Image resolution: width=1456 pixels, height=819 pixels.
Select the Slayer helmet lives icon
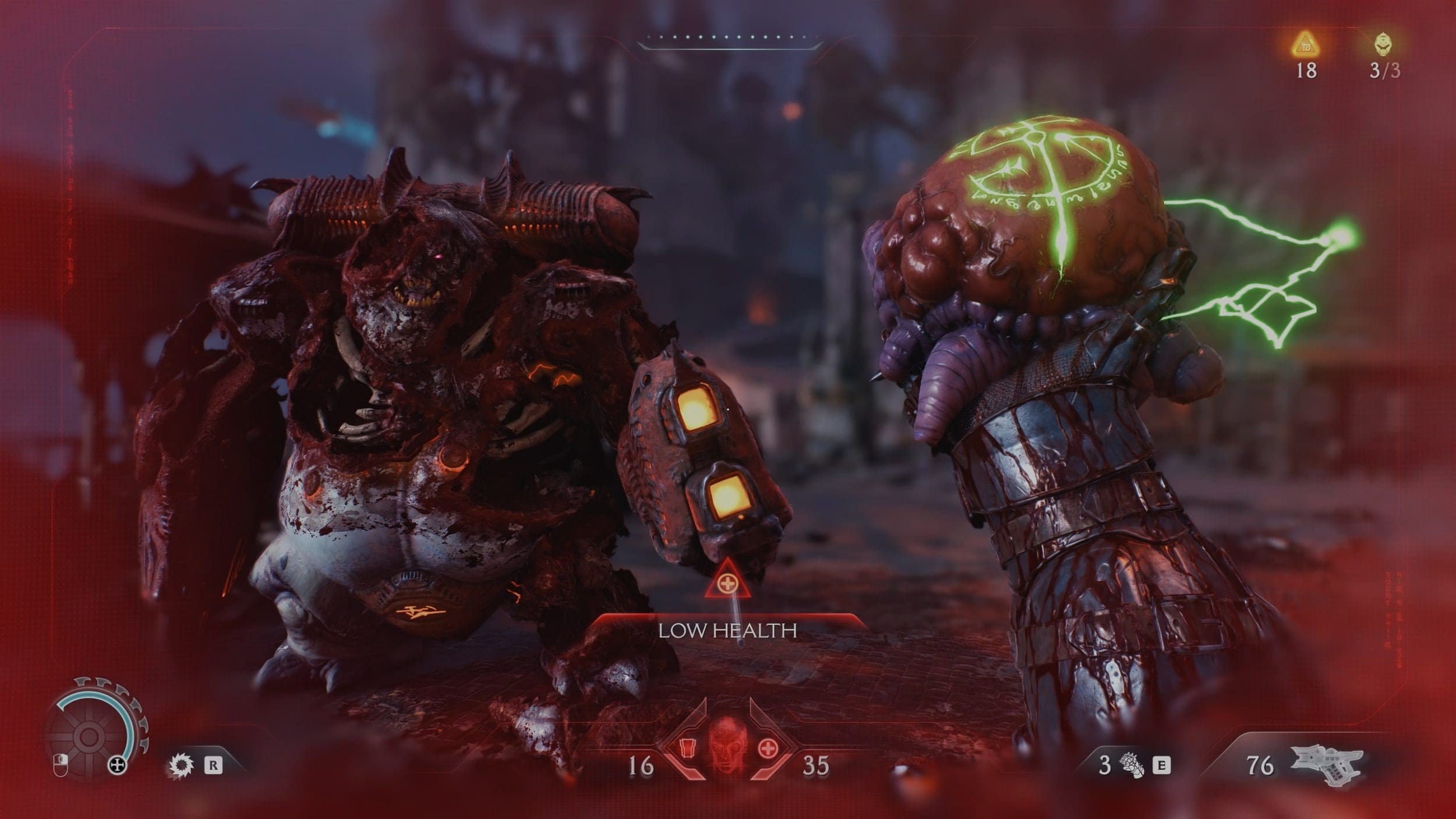point(1384,45)
